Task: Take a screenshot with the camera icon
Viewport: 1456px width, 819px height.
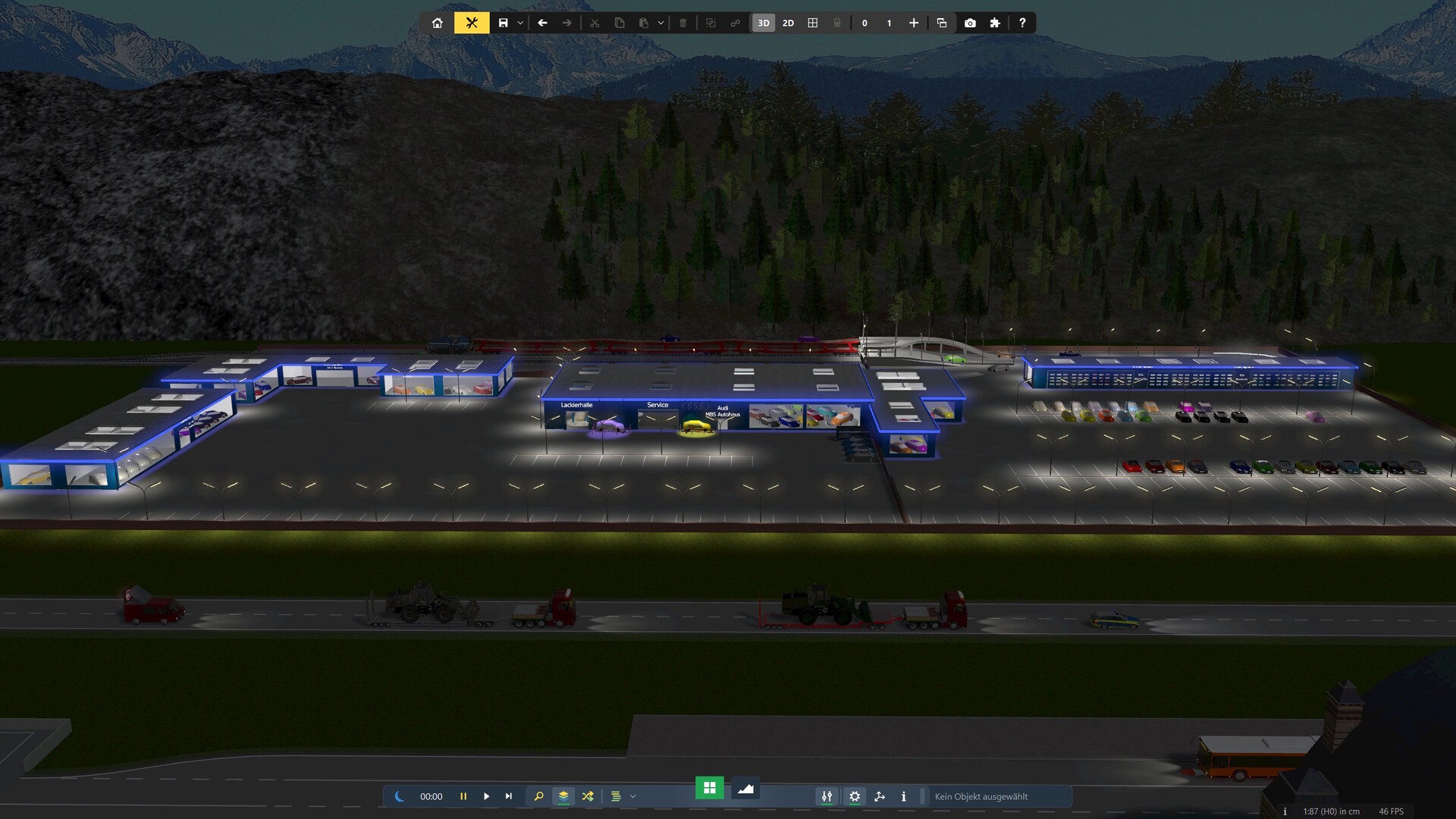Action: (x=970, y=23)
